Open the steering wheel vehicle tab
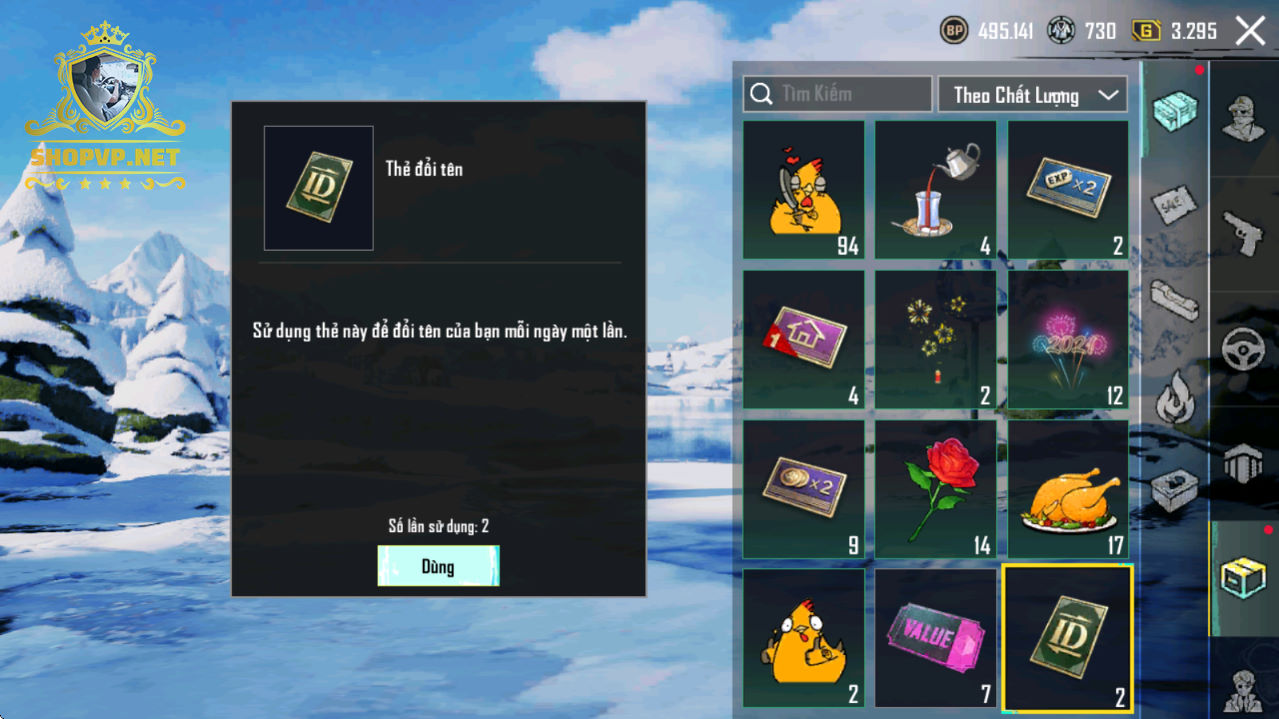This screenshot has width=1279, height=719. [1244, 350]
